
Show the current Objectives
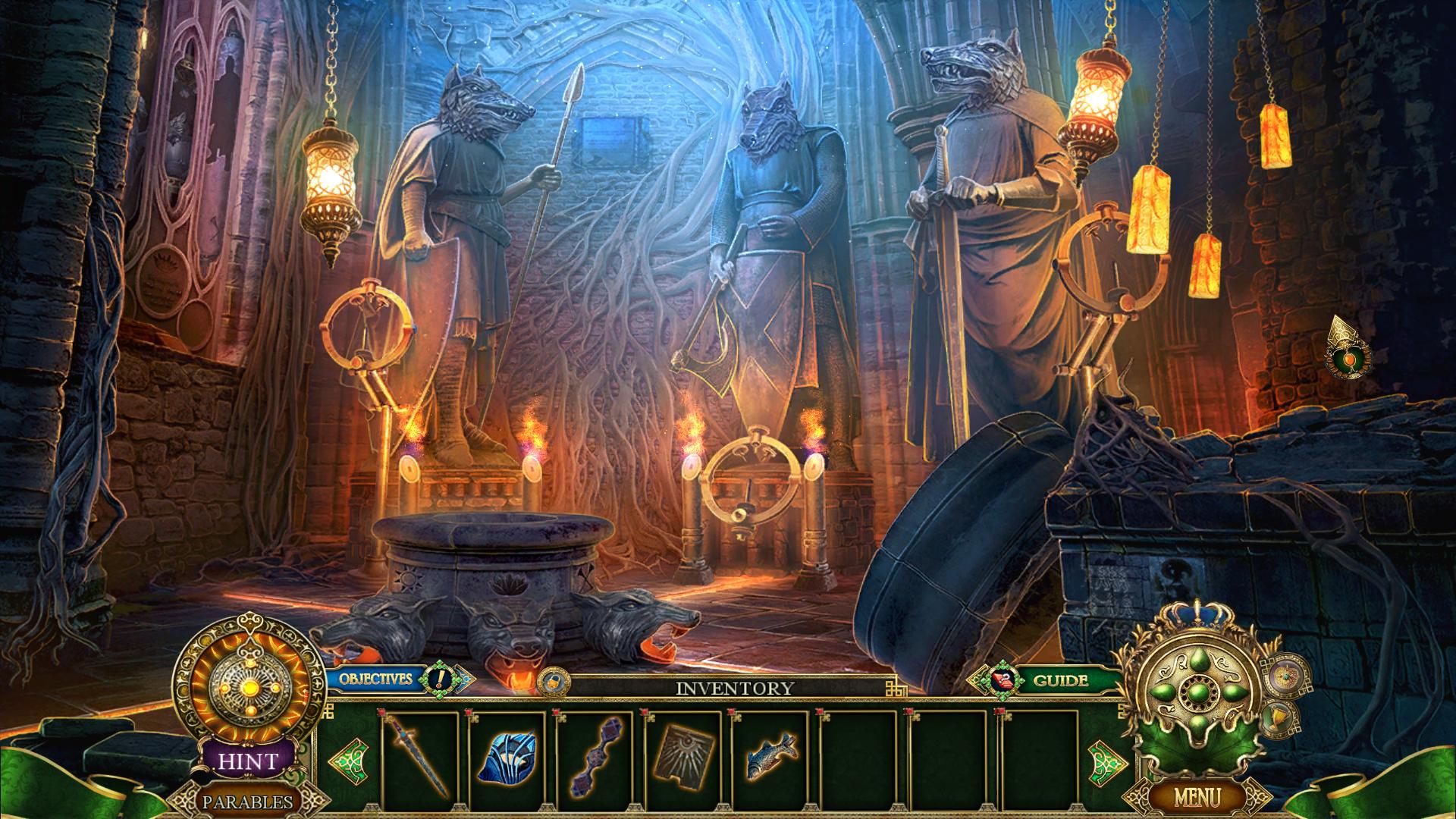(x=376, y=678)
